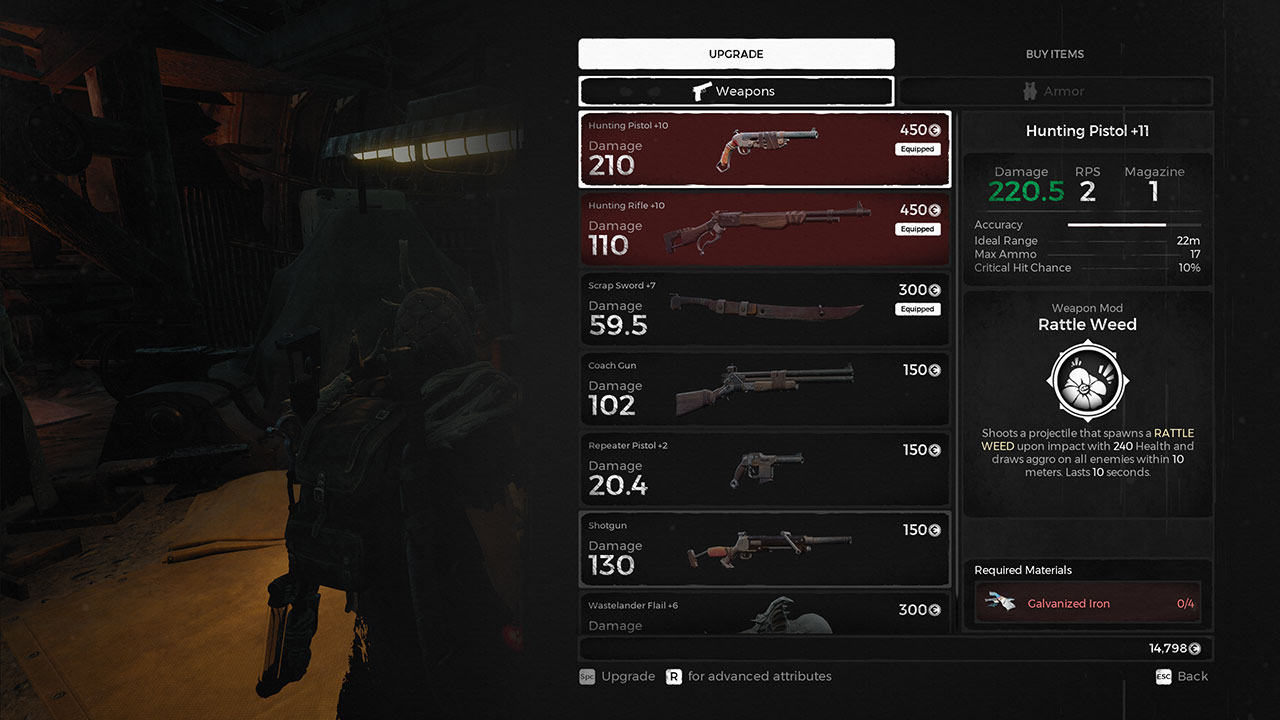Screen dimensions: 1280x720
Task: Select the Repeater Pistol +2 row
Action: [x=765, y=469]
